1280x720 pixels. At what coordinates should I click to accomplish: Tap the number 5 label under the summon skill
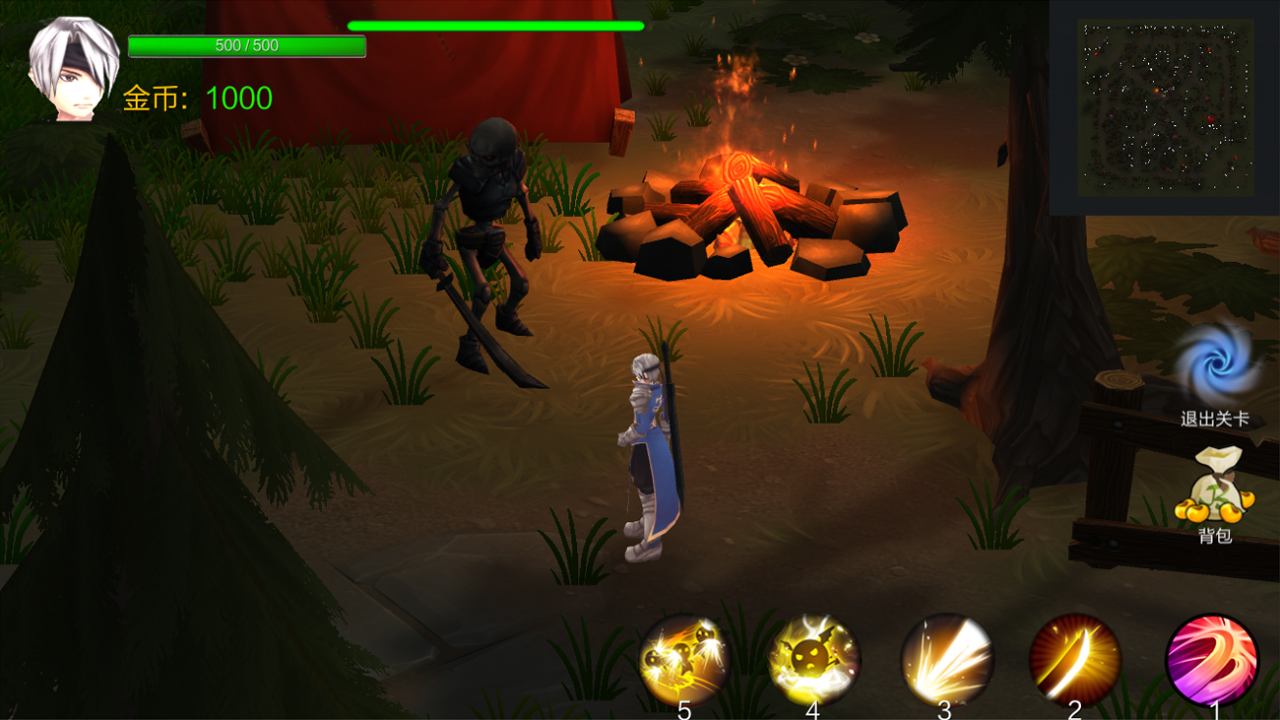(683, 711)
